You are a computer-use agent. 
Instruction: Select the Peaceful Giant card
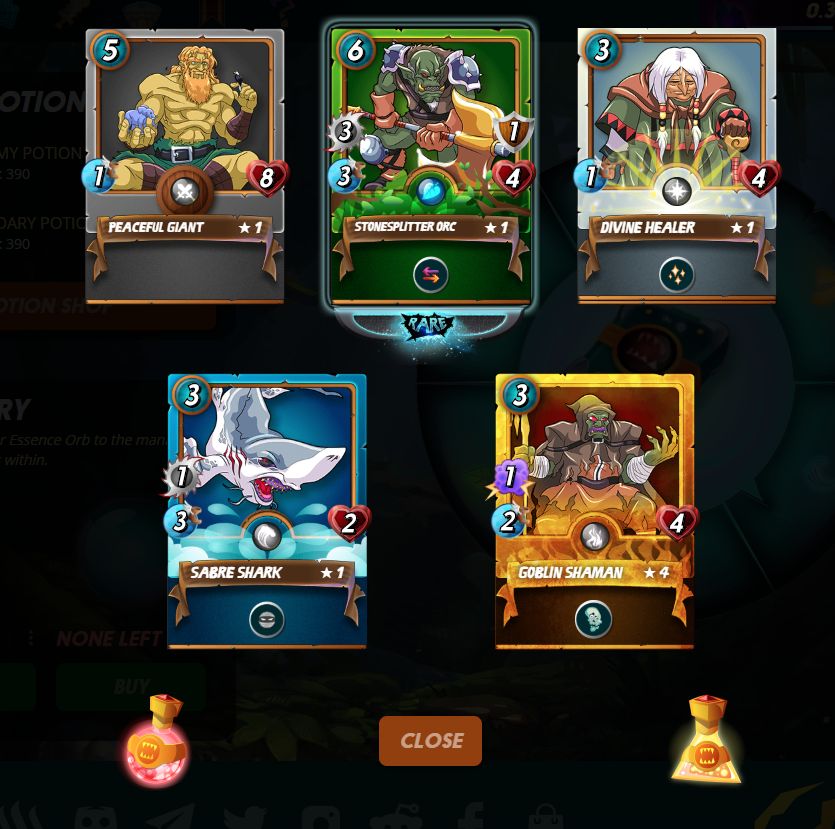[185, 130]
